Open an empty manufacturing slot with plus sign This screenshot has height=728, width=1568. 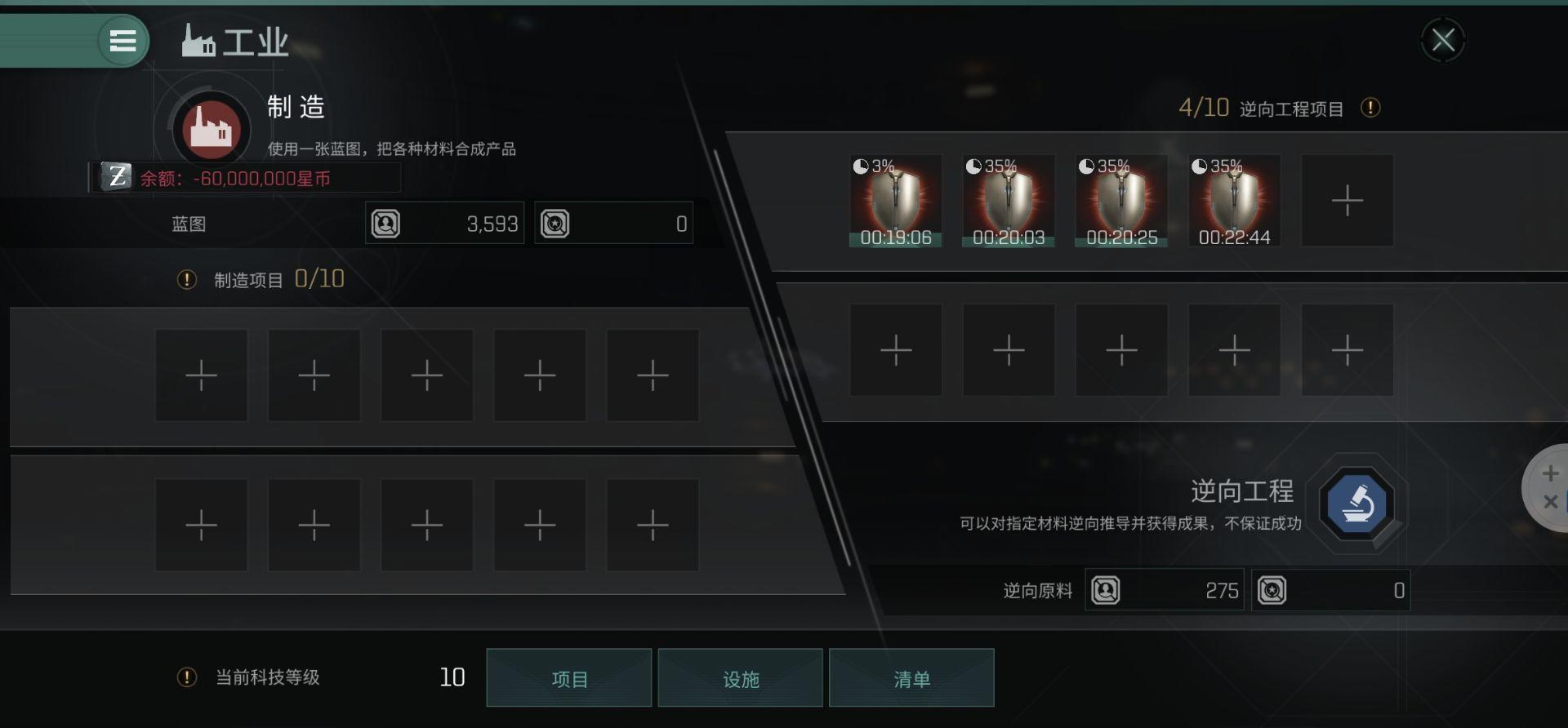coord(201,375)
